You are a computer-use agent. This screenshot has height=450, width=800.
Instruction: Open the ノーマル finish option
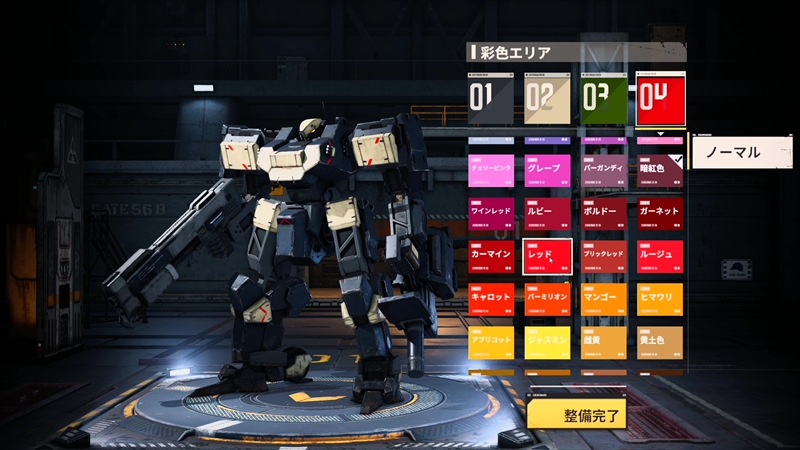click(x=740, y=152)
